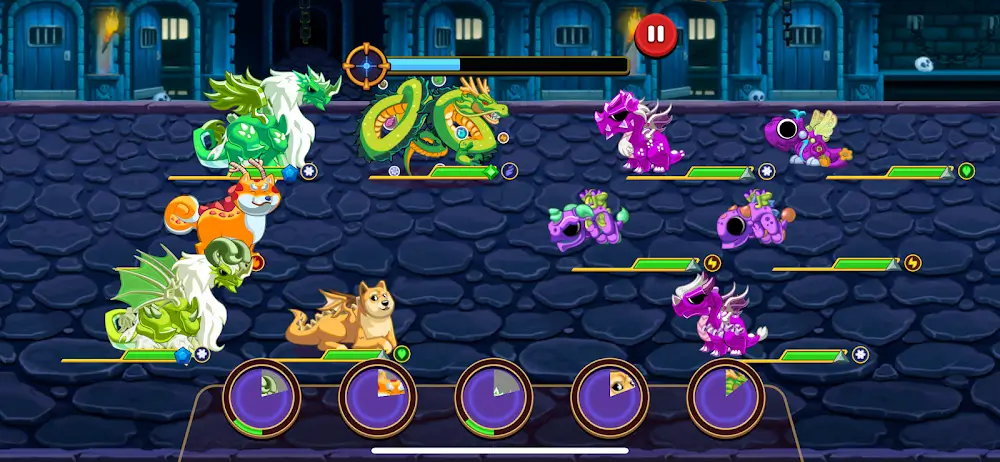Select the greyed-out dragon skill button

point(494,396)
